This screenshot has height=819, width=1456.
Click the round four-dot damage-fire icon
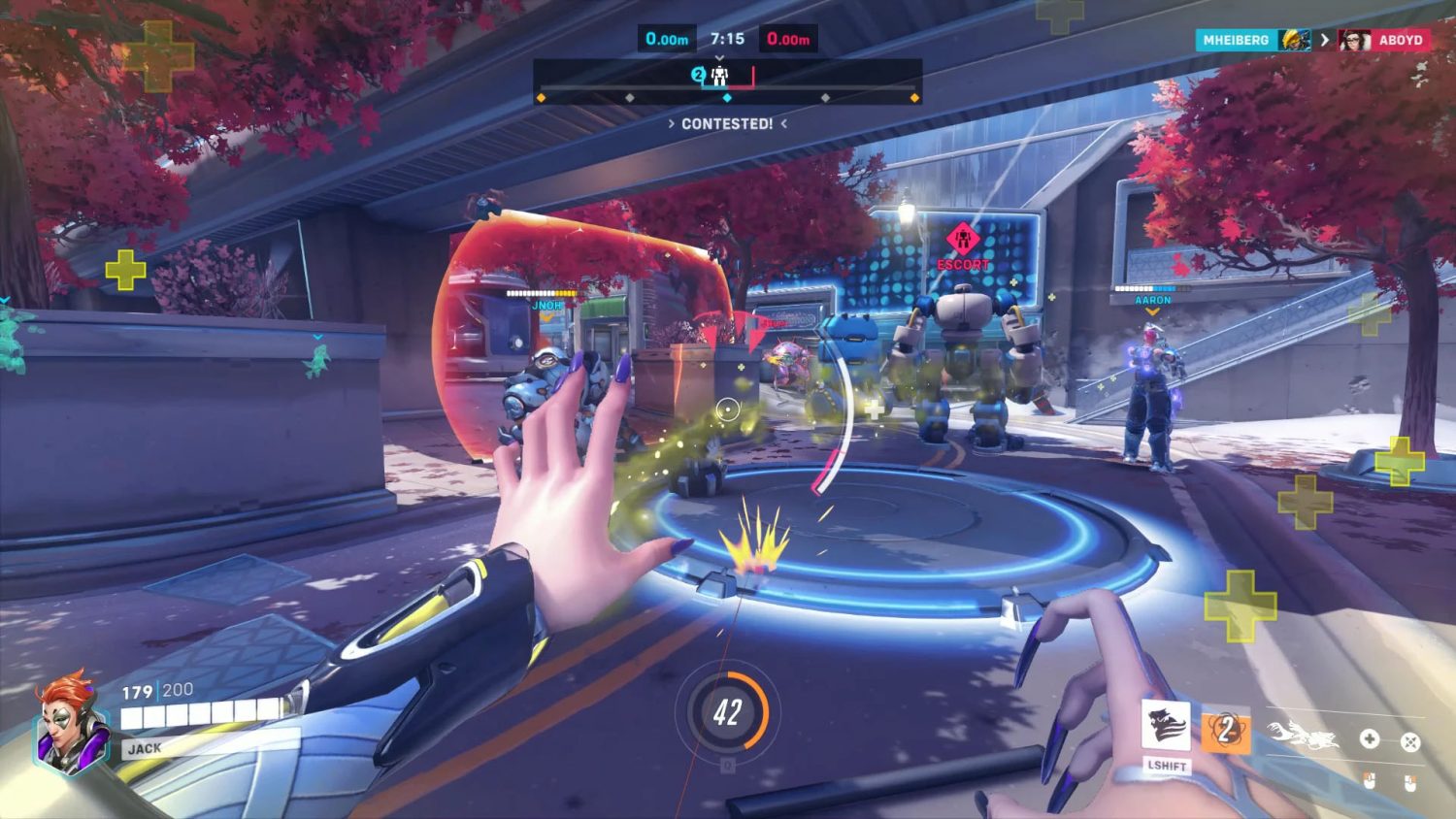(x=1410, y=742)
